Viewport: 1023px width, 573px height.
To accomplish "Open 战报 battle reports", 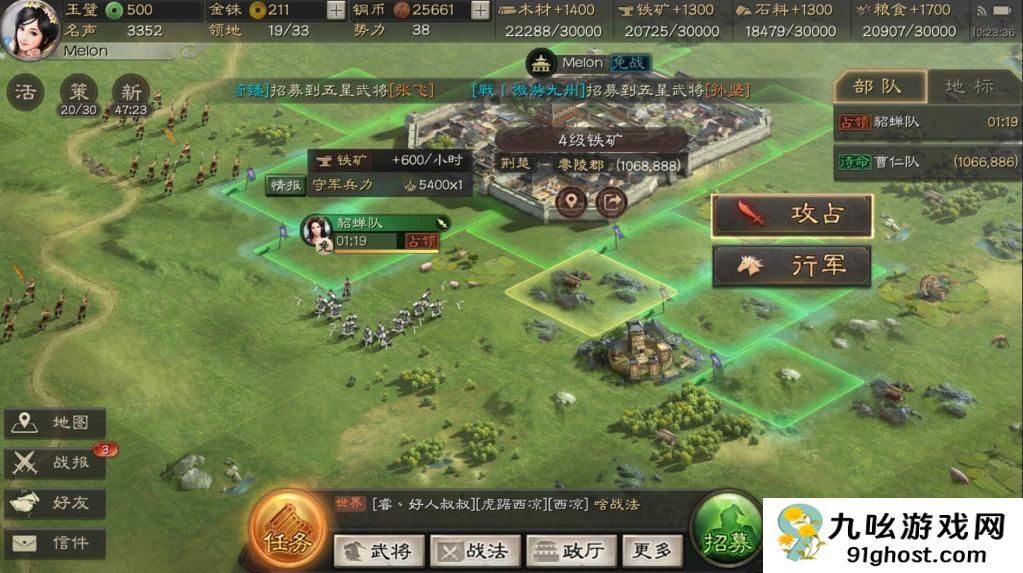I will tap(55, 463).
